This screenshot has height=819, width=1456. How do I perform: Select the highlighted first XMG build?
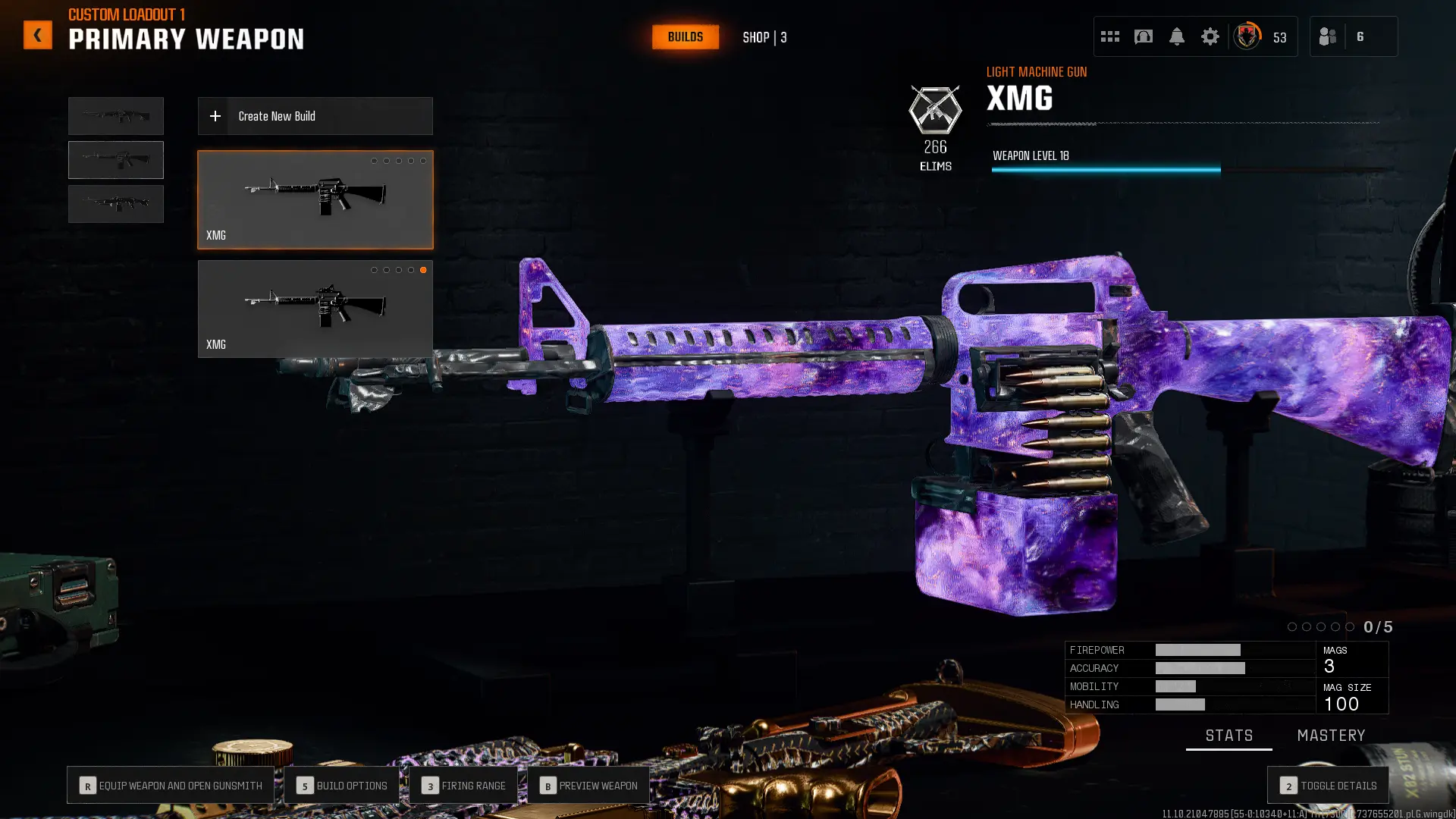tap(315, 199)
